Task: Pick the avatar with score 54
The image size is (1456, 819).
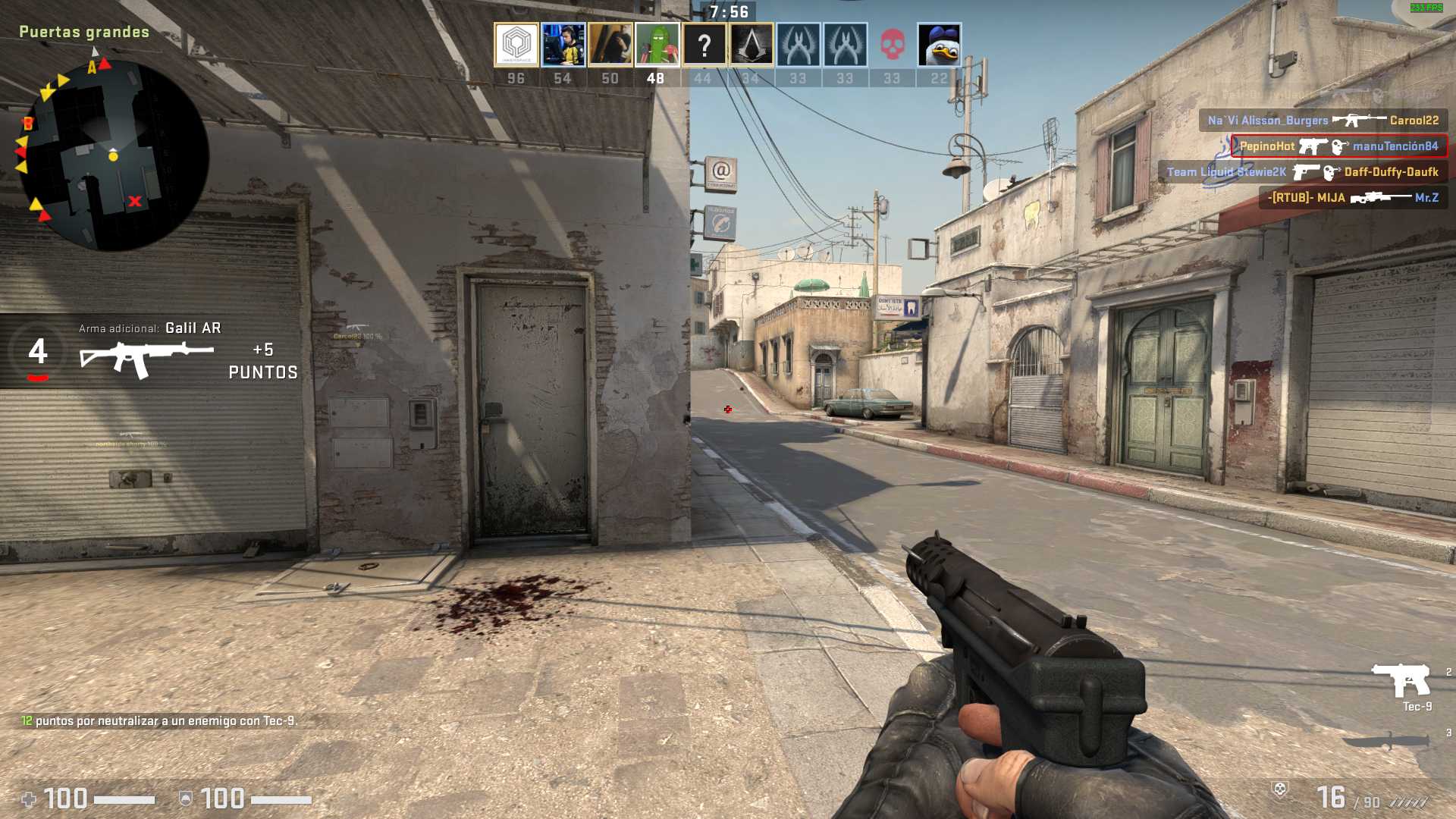Action: click(x=563, y=45)
